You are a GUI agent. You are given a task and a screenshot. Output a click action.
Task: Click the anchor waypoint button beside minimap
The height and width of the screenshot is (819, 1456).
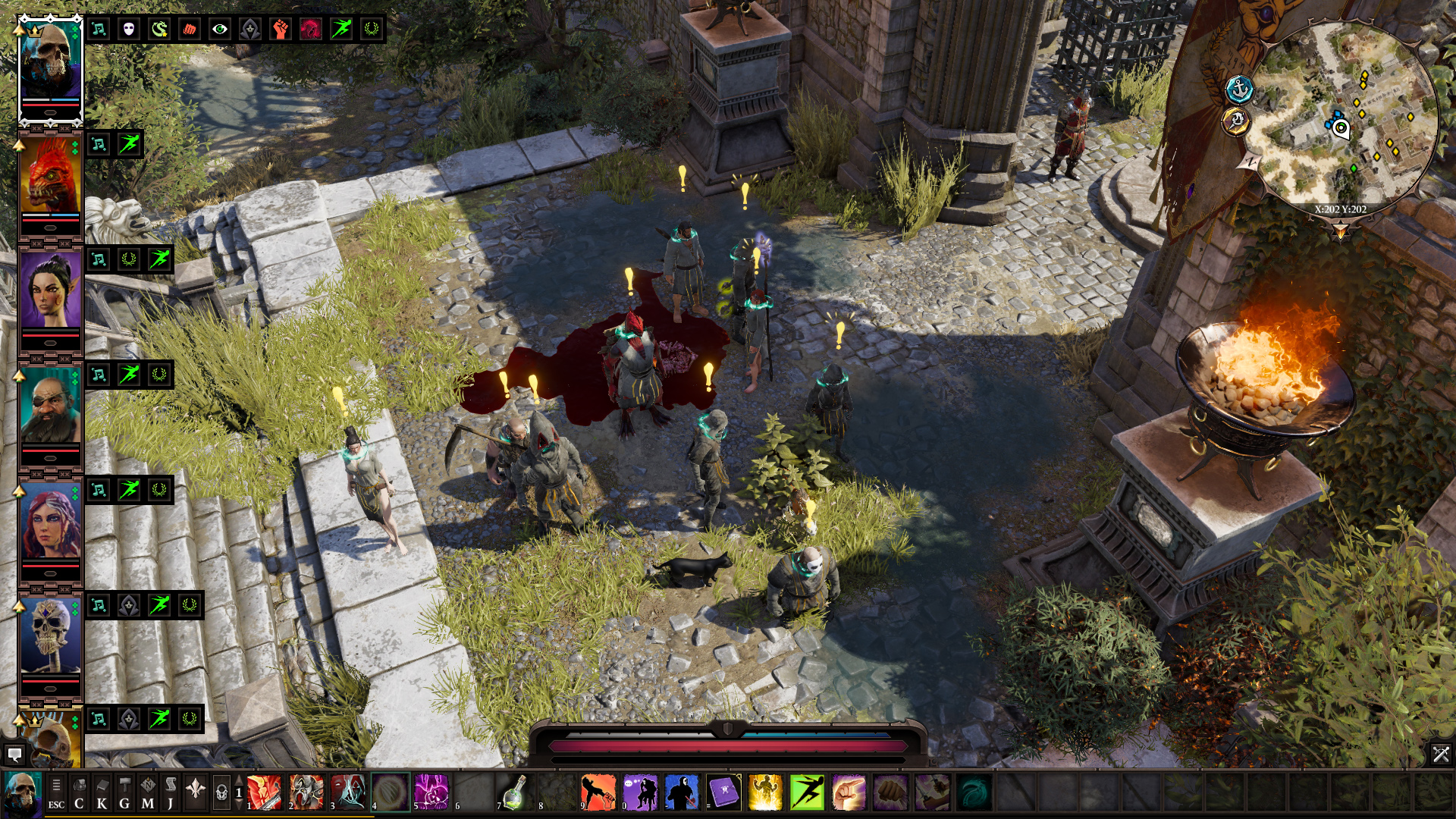(1239, 89)
